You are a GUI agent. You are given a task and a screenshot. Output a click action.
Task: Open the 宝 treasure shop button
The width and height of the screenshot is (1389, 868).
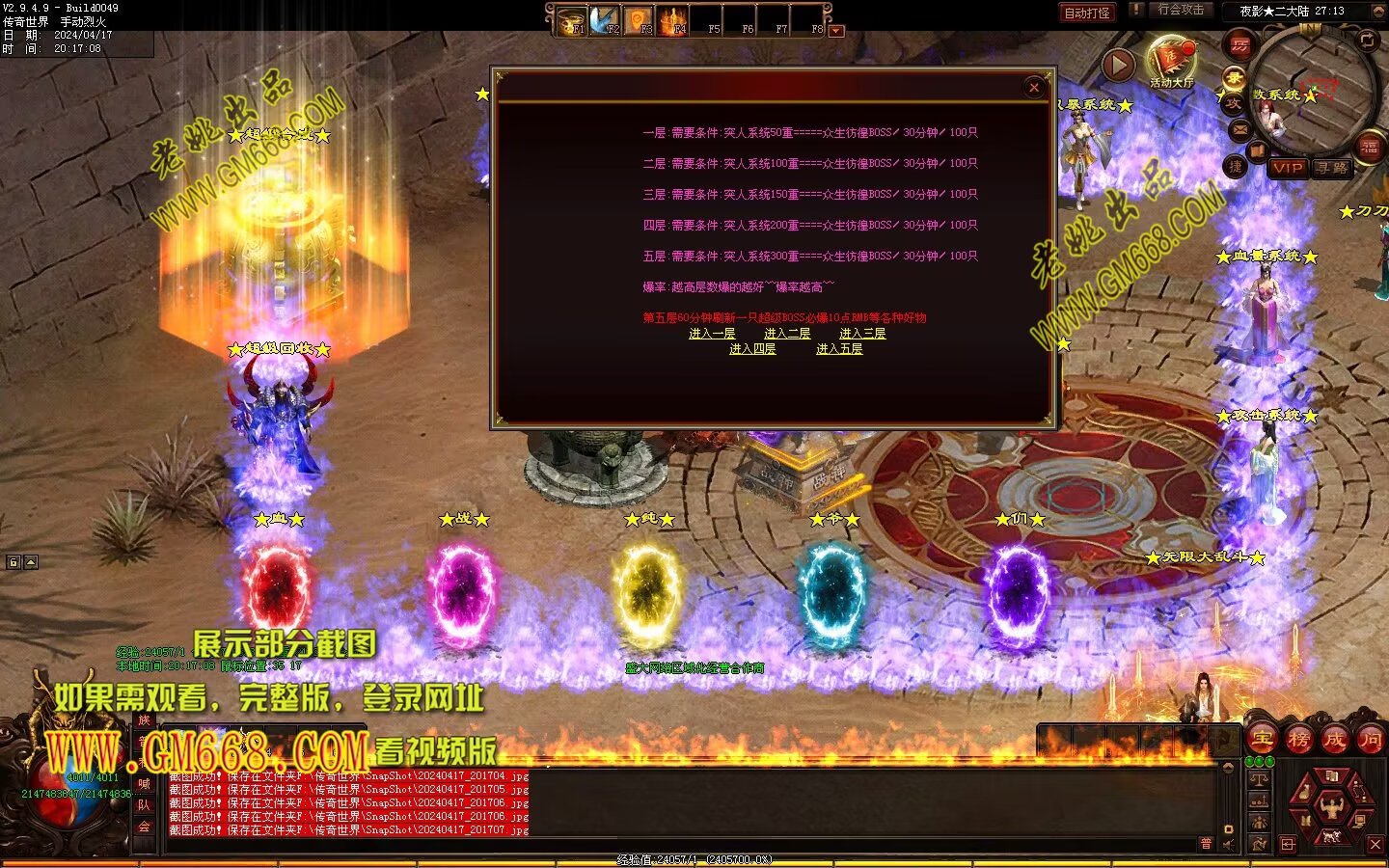point(1262,740)
